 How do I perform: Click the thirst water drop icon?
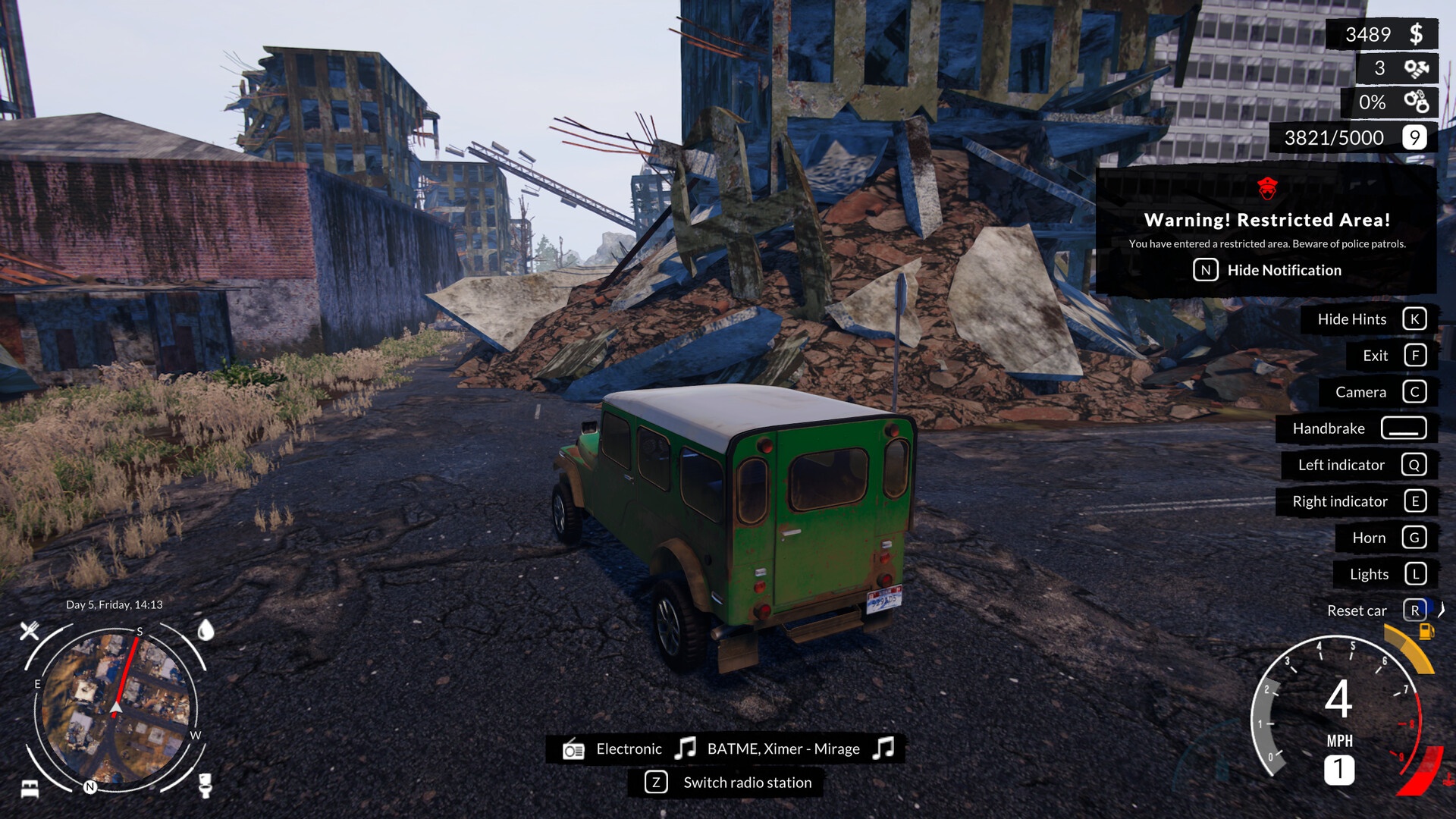tap(206, 630)
